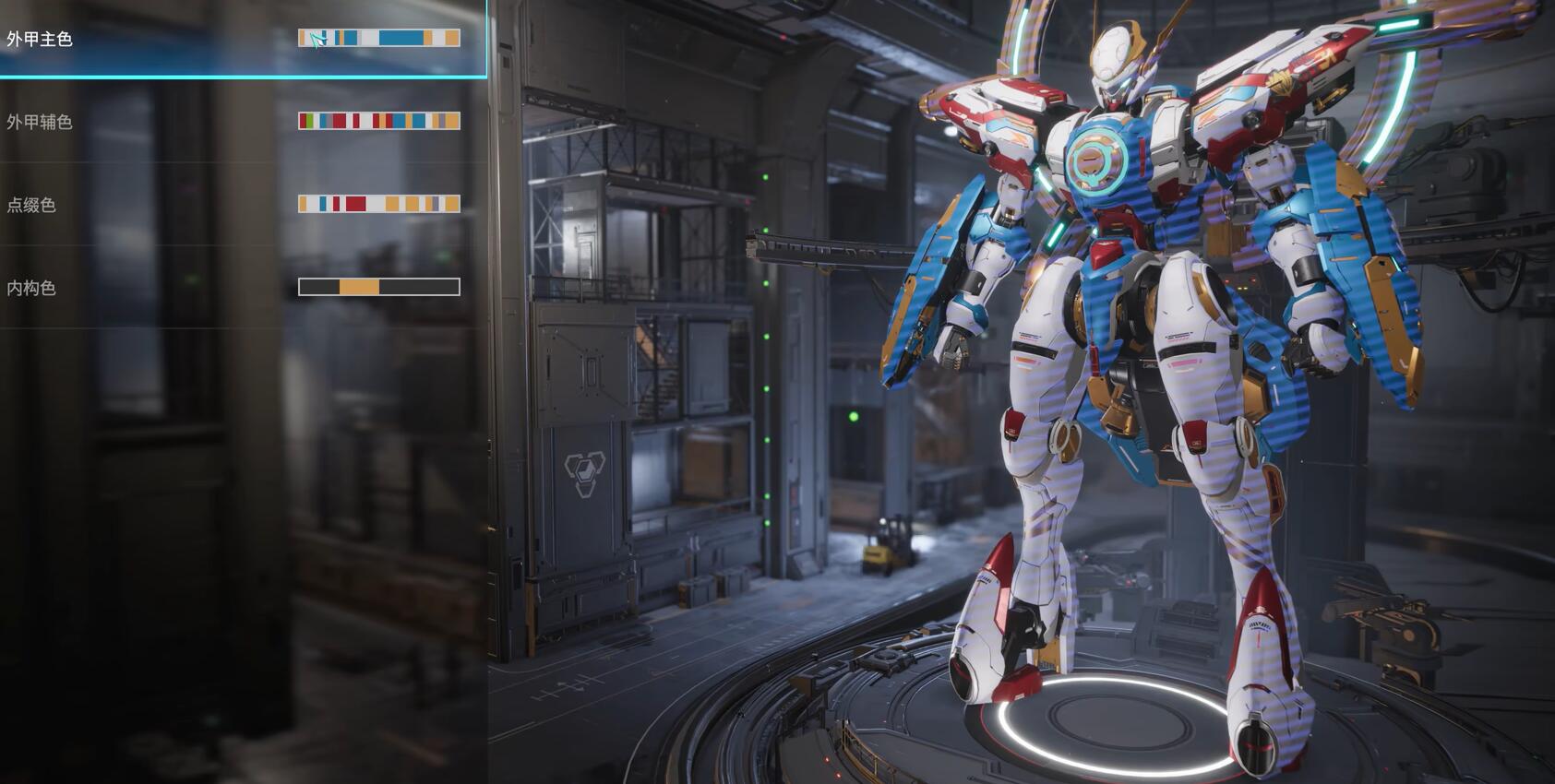Image resolution: width=1555 pixels, height=784 pixels.
Task: Select the 内构色 color row
Action: coord(32,288)
